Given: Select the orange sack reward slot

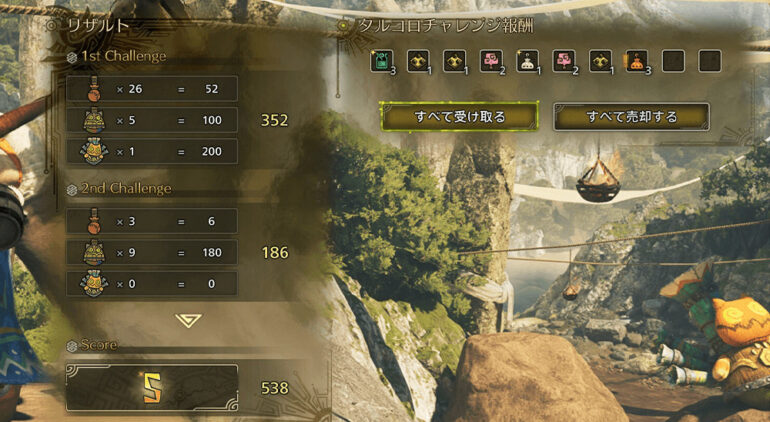Looking at the screenshot, I should [636, 61].
